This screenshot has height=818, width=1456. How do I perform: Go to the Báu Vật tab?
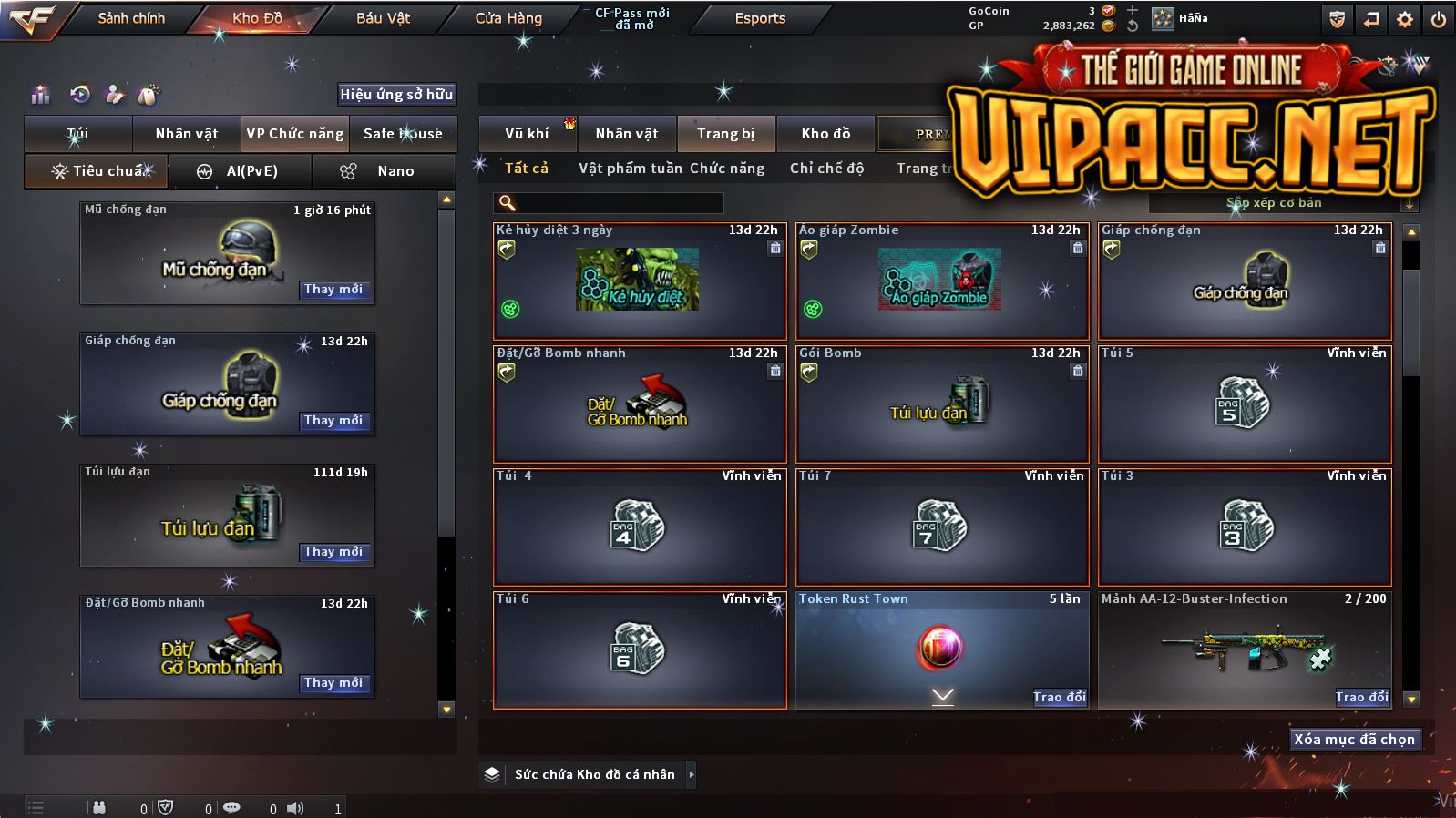(383, 18)
